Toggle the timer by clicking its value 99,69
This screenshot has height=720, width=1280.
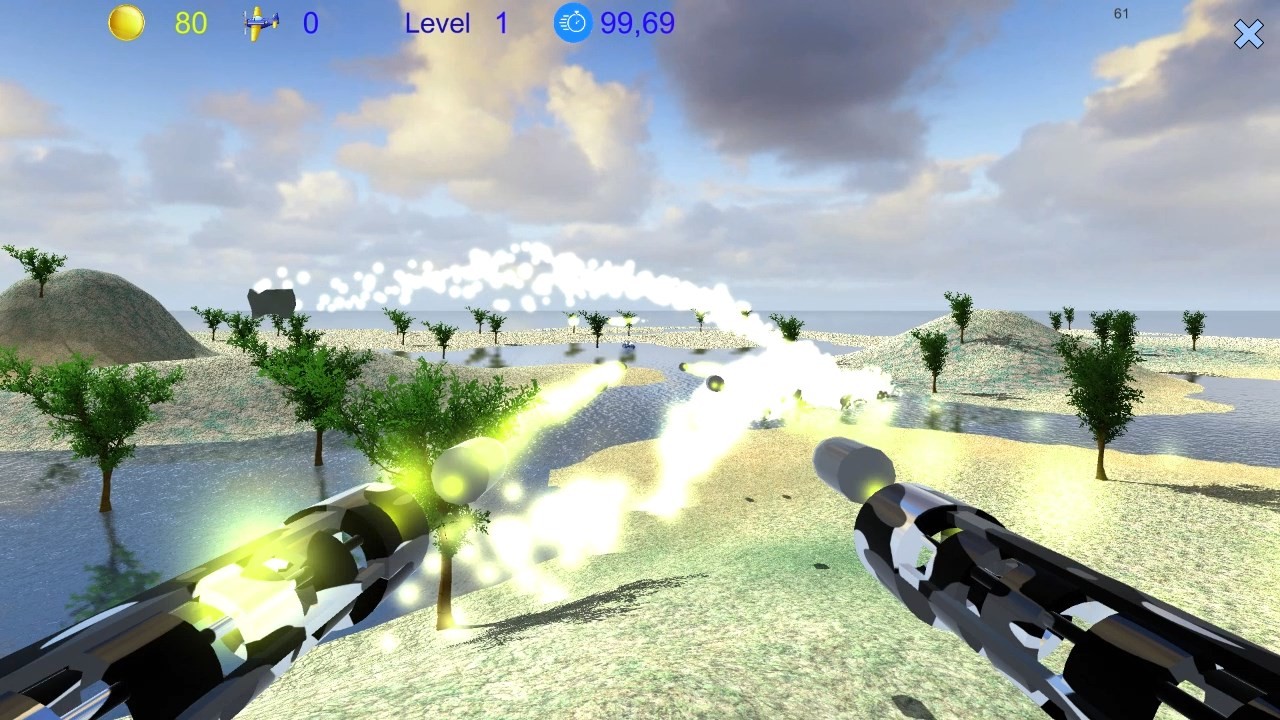637,23
